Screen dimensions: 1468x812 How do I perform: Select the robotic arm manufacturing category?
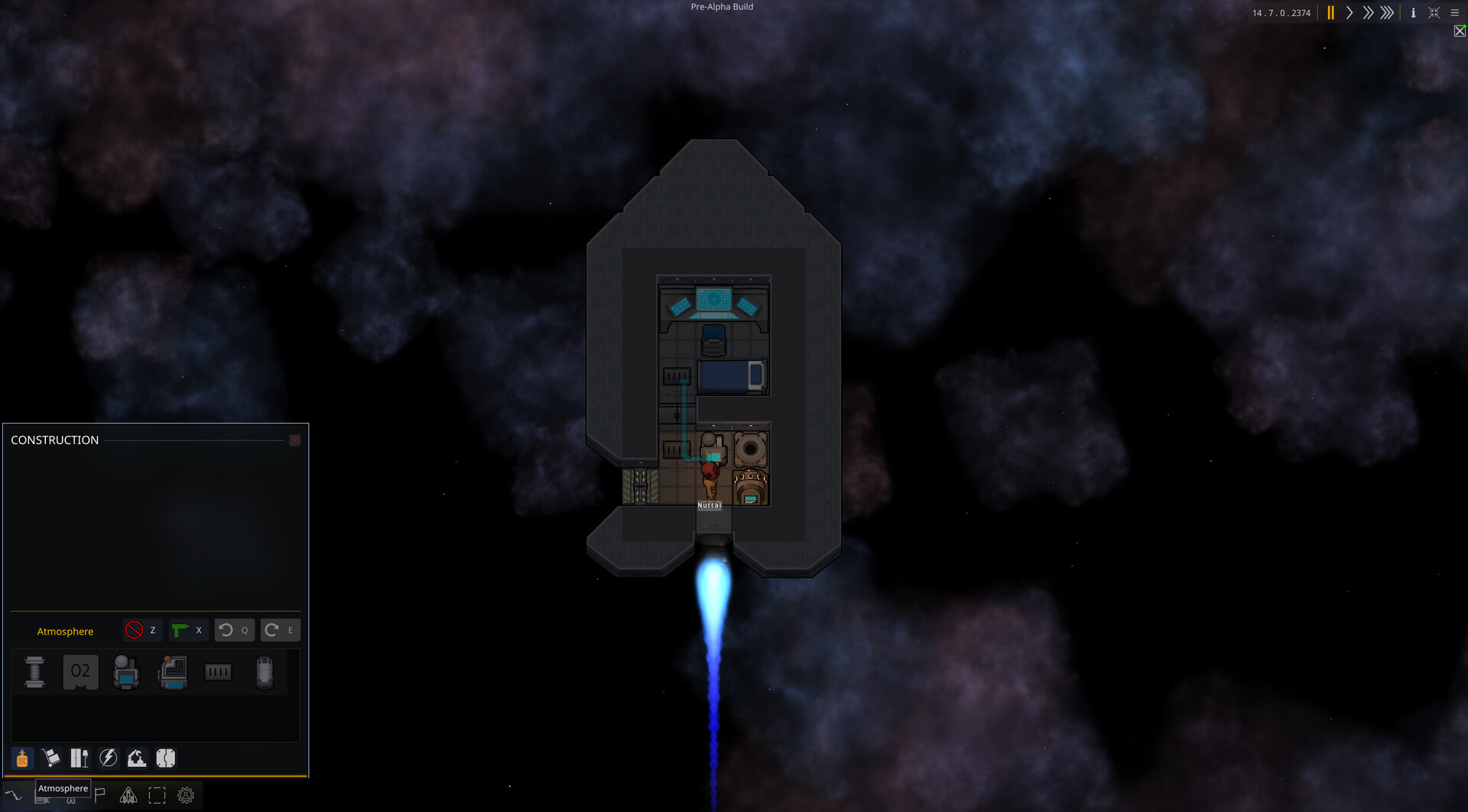tap(137, 758)
